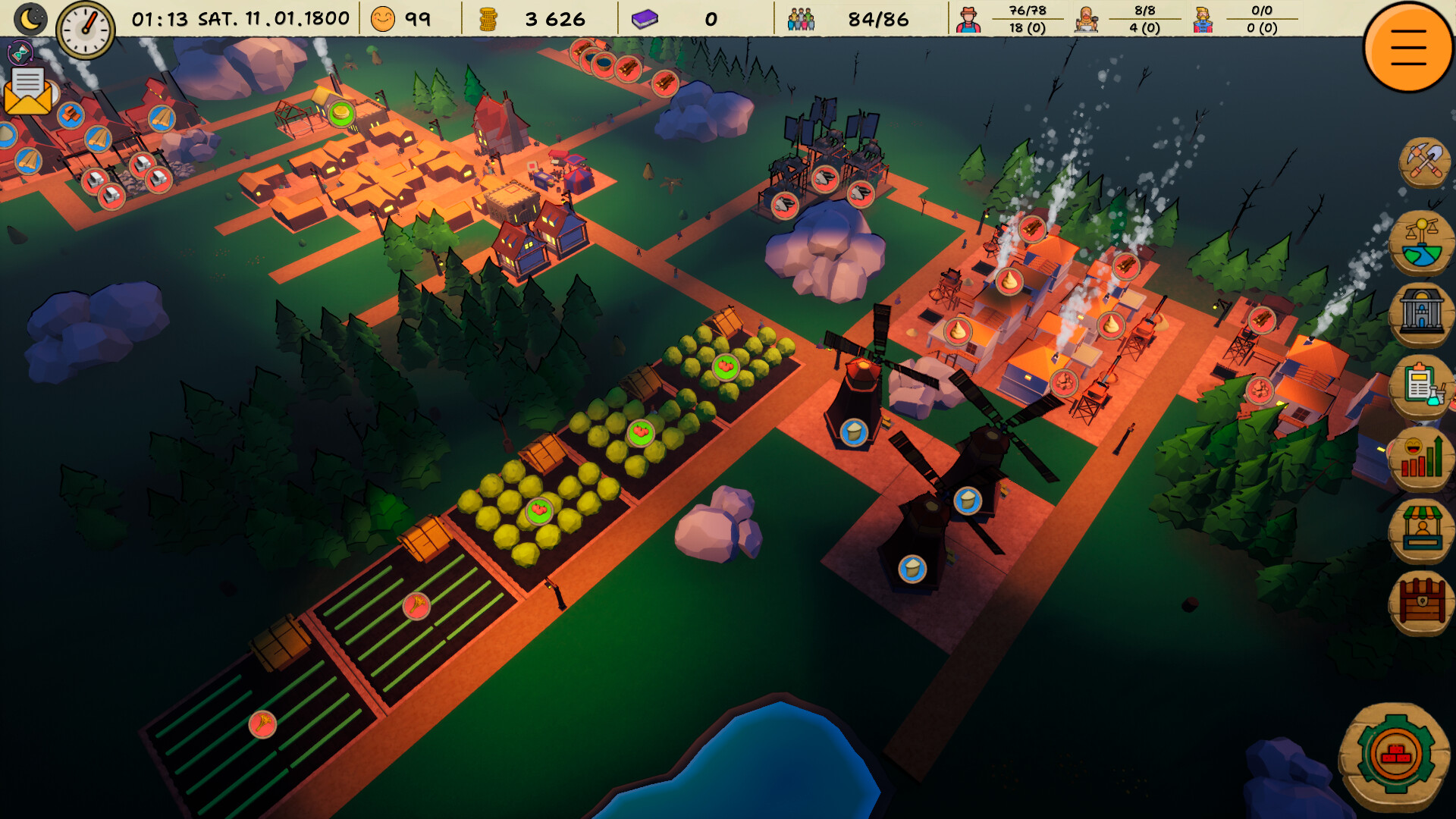
Task: Open the land management scales icon
Action: pyautogui.click(x=1424, y=241)
